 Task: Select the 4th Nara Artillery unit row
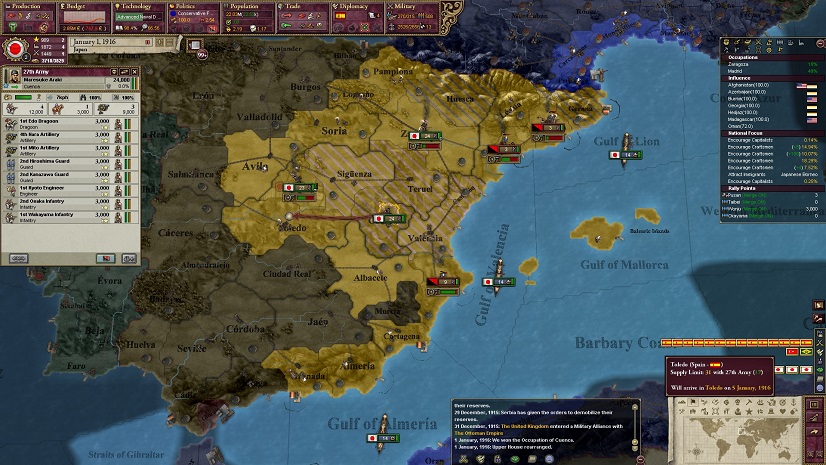60,137
